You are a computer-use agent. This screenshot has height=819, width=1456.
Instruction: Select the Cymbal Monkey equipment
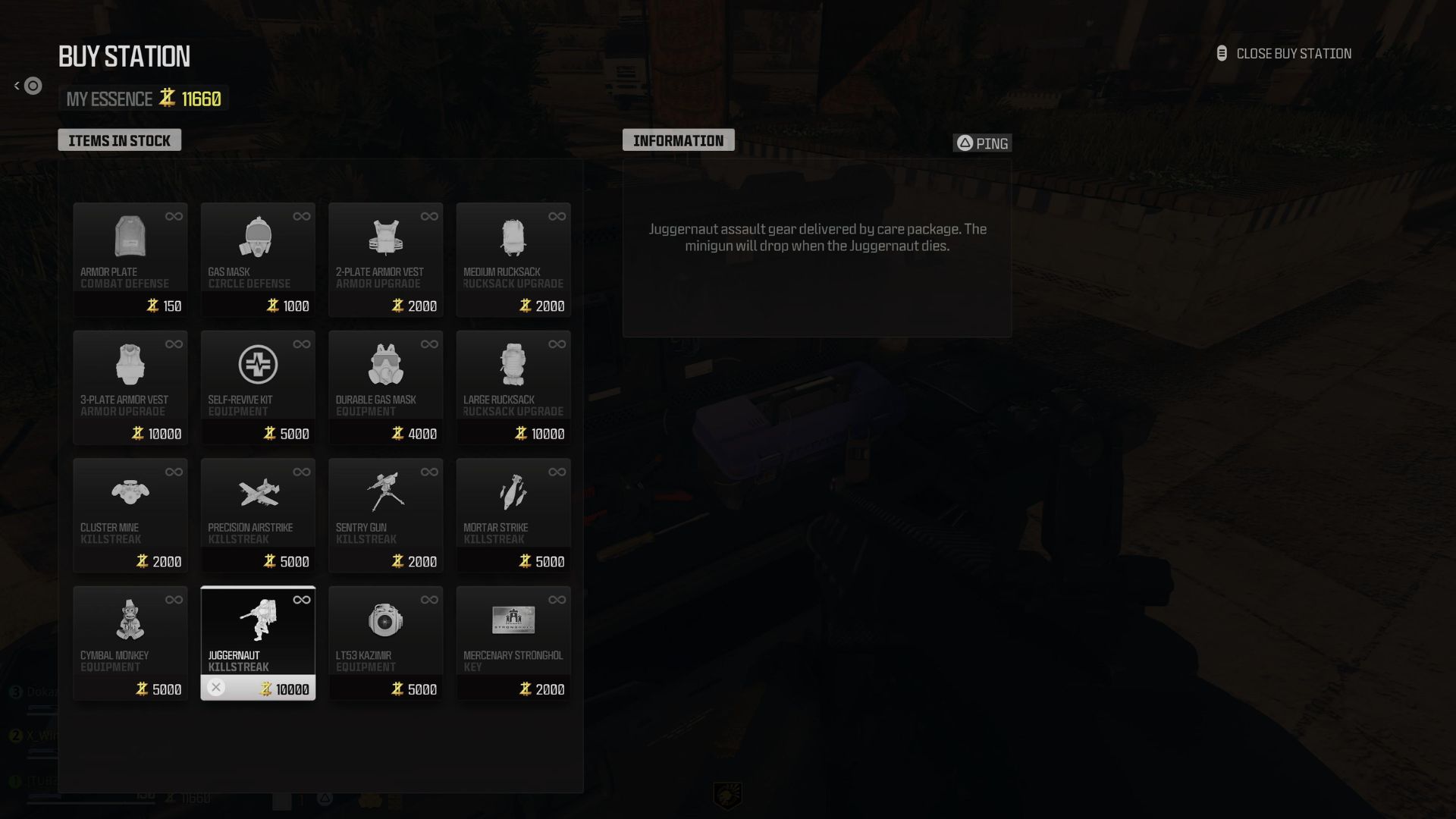coord(130,642)
